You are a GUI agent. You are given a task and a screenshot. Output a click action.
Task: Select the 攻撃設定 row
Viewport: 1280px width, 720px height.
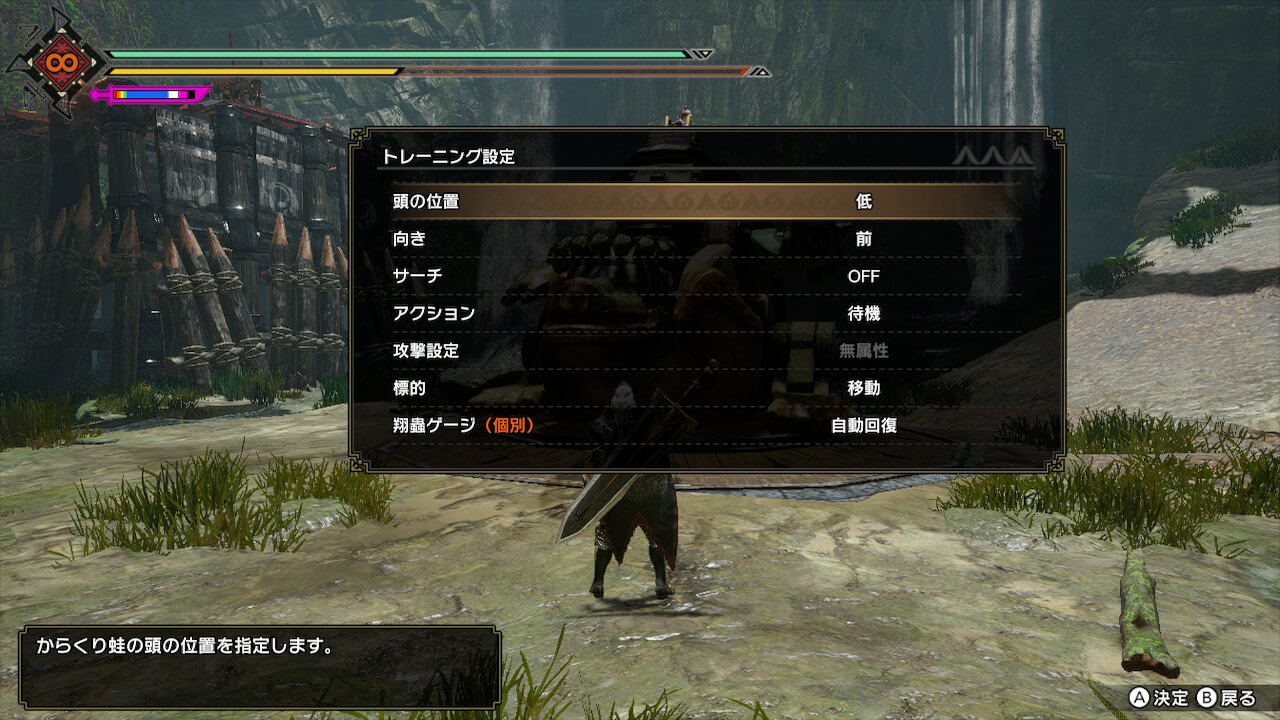pyautogui.click(x=705, y=351)
